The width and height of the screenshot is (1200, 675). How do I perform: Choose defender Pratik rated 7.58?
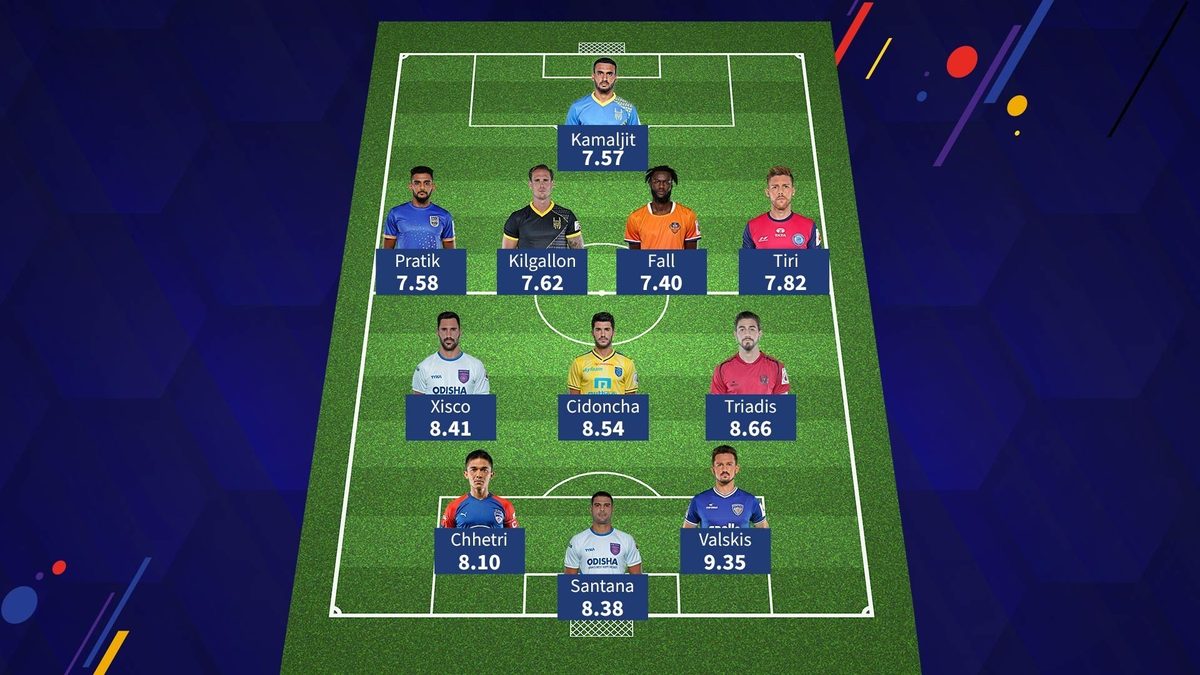(420, 271)
